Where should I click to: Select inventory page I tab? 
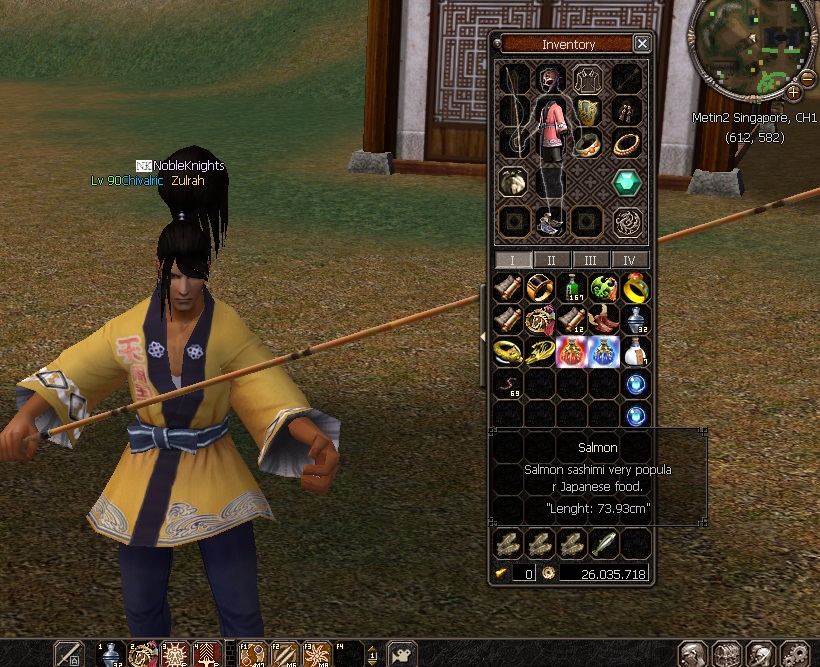click(513, 260)
